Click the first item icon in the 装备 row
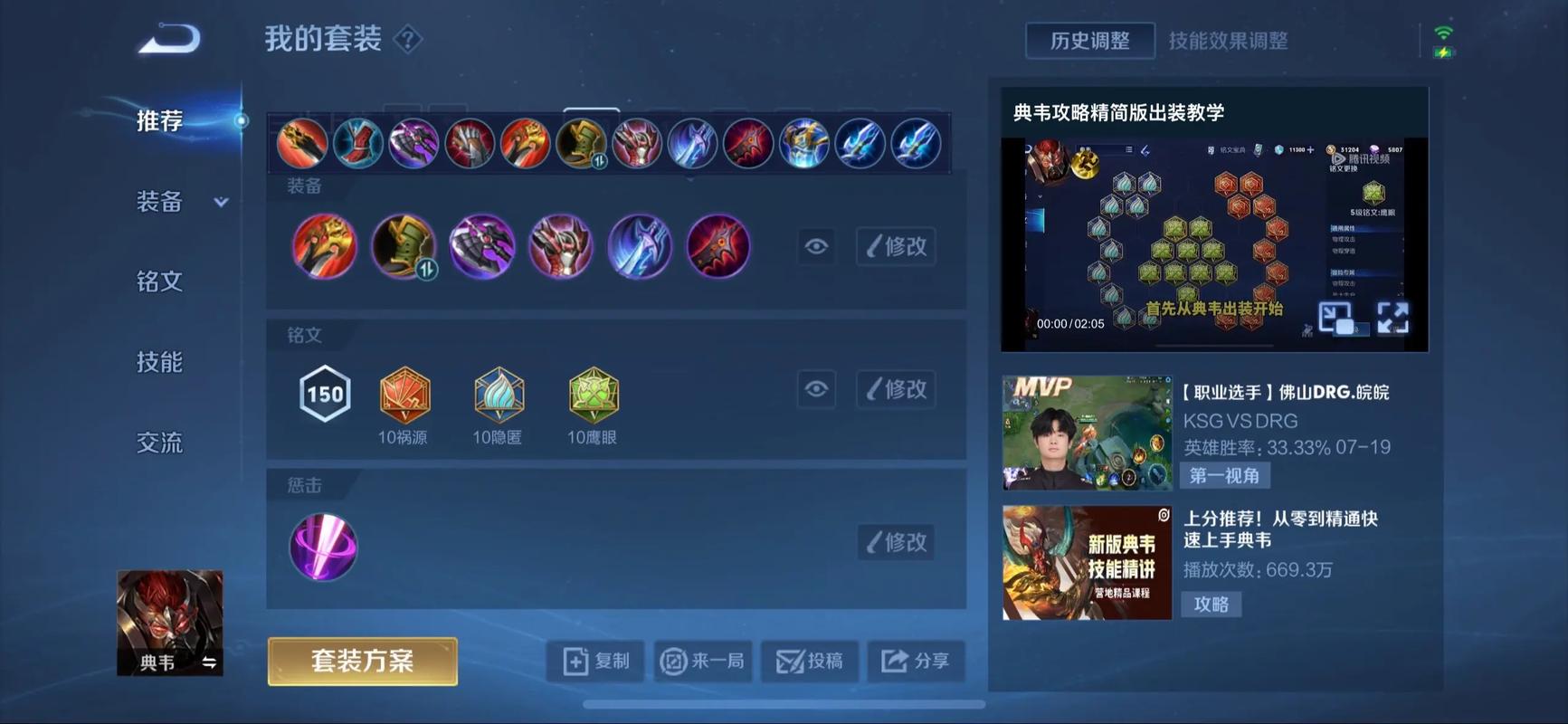1568x724 pixels. [324, 246]
